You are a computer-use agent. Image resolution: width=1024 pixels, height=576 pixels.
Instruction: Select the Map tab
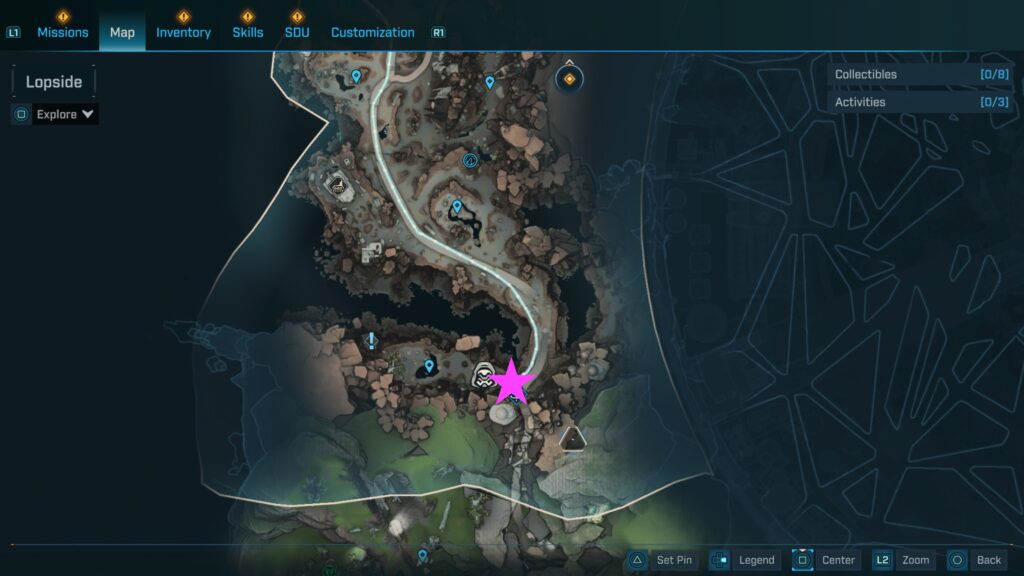[x=122, y=32]
